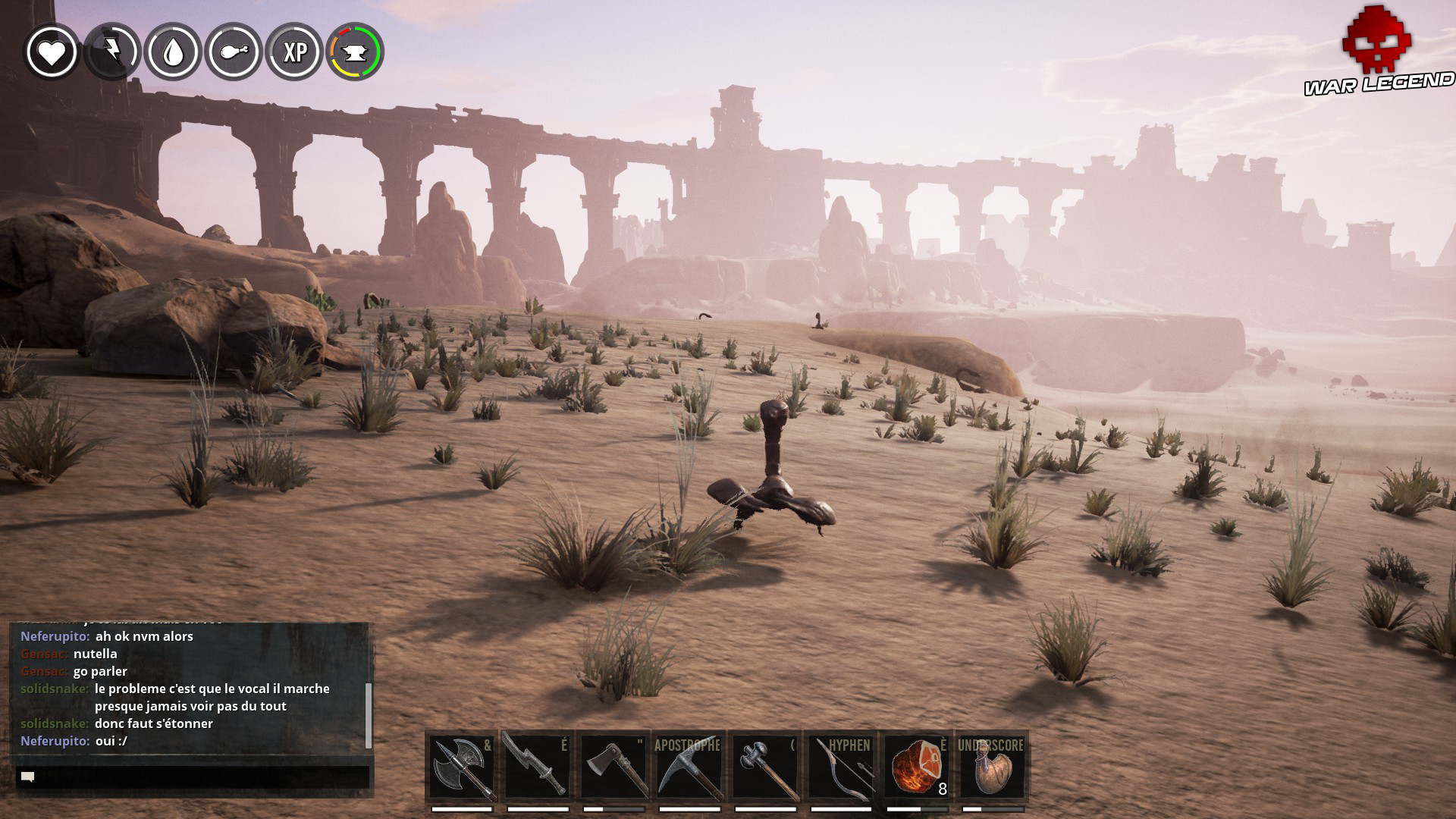Use the cooked meat stack of 8
The height and width of the screenshot is (819, 1456).
point(917,767)
